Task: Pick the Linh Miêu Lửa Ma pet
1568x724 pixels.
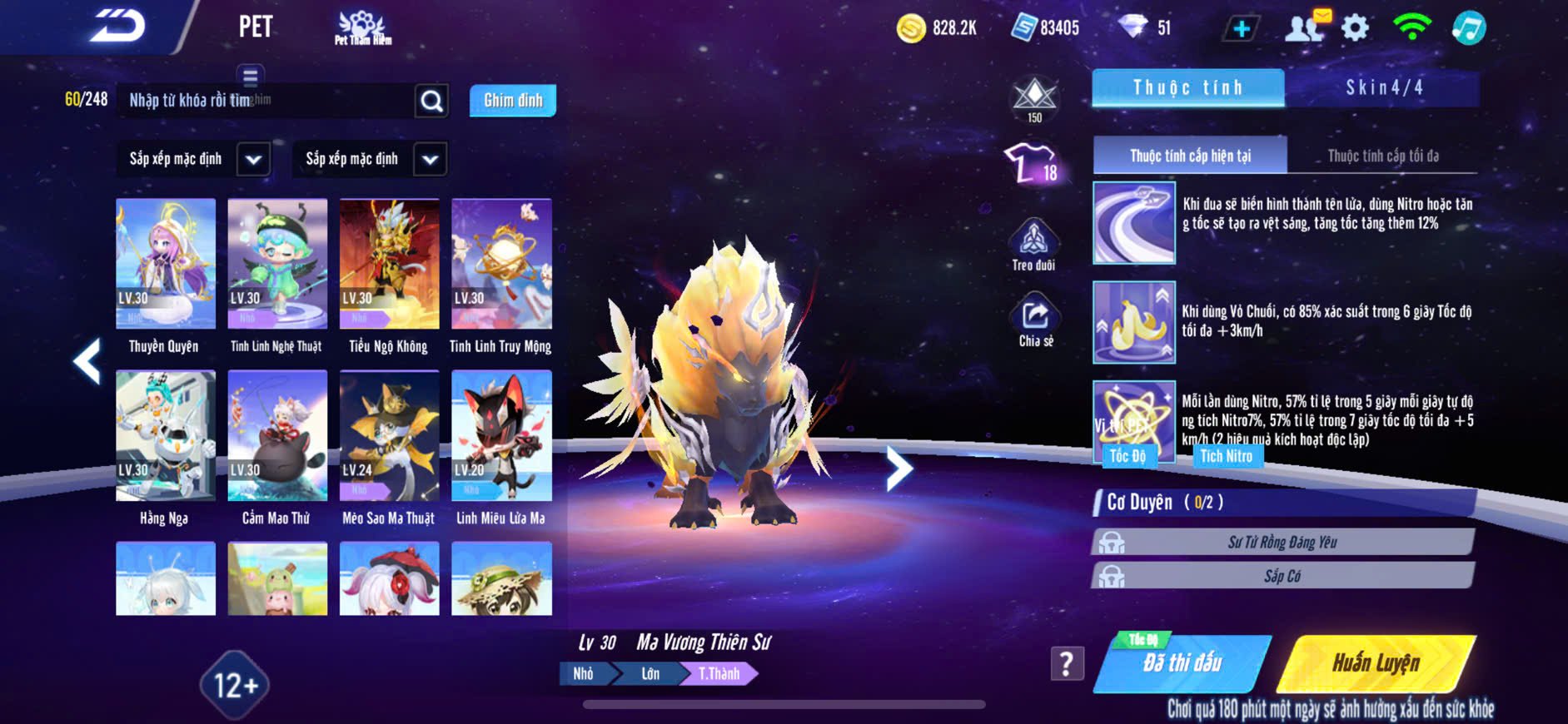Action: pyautogui.click(x=501, y=436)
